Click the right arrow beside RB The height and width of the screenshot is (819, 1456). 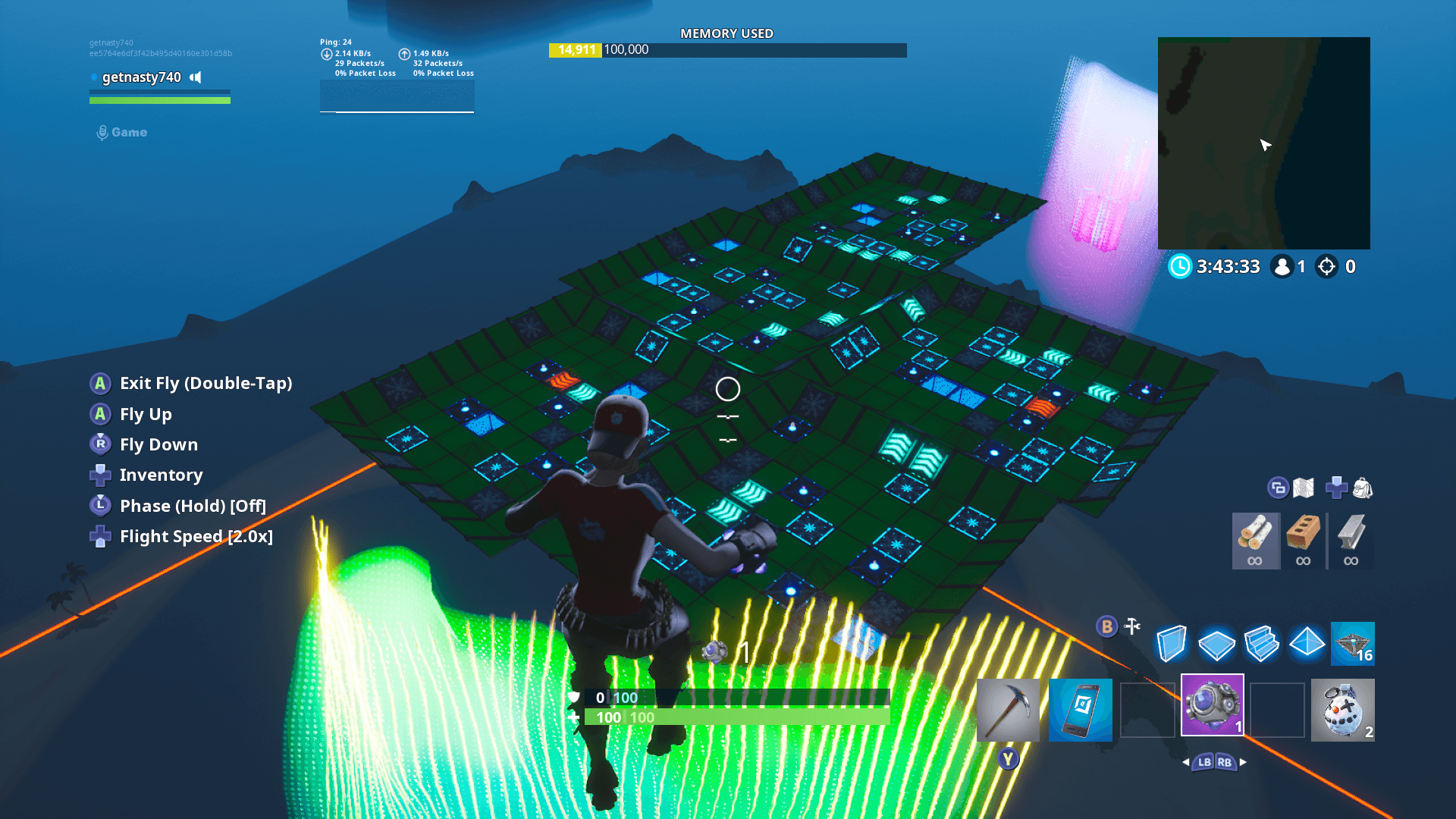(x=1242, y=762)
